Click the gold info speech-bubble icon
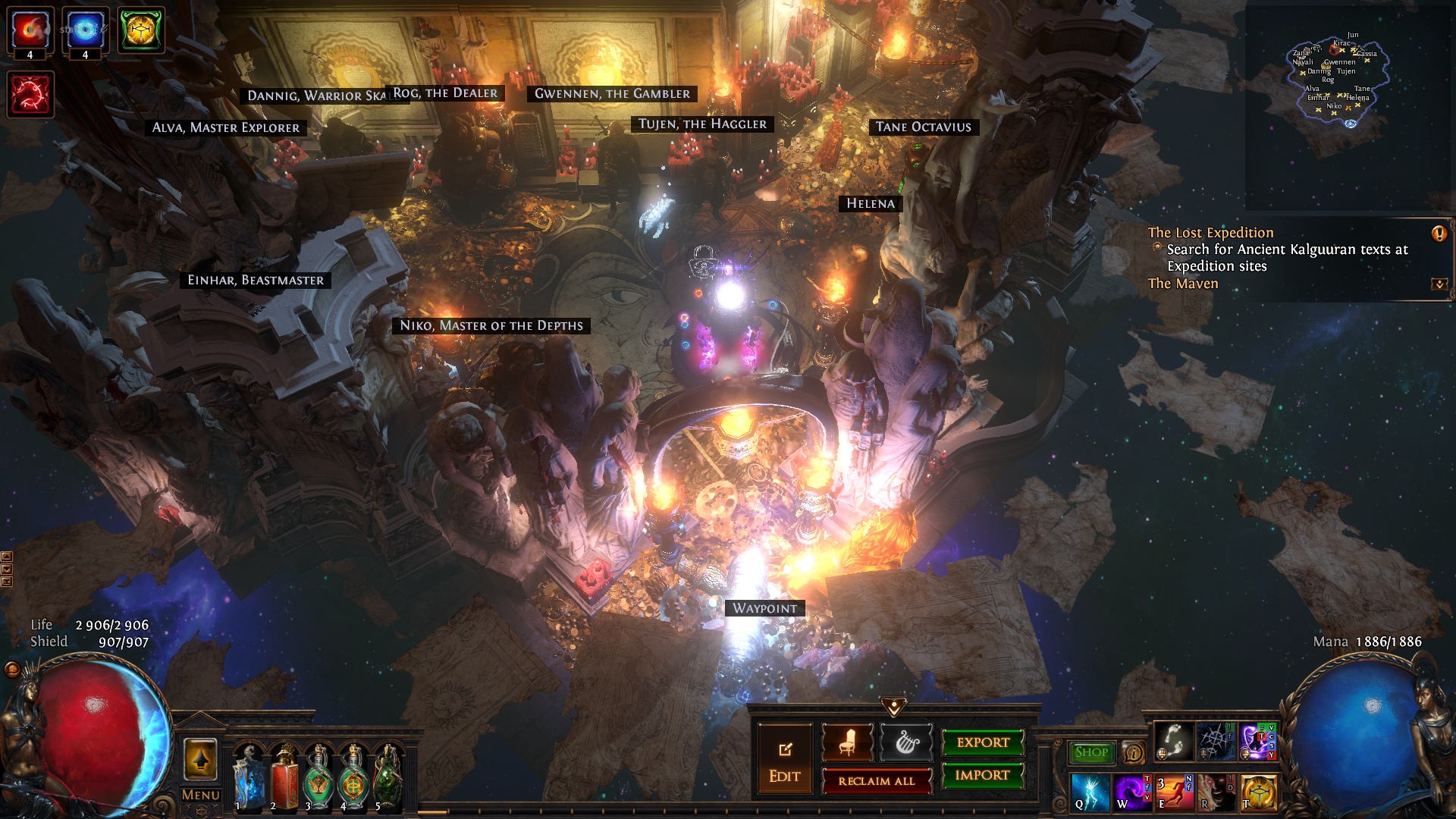 tap(1133, 753)
